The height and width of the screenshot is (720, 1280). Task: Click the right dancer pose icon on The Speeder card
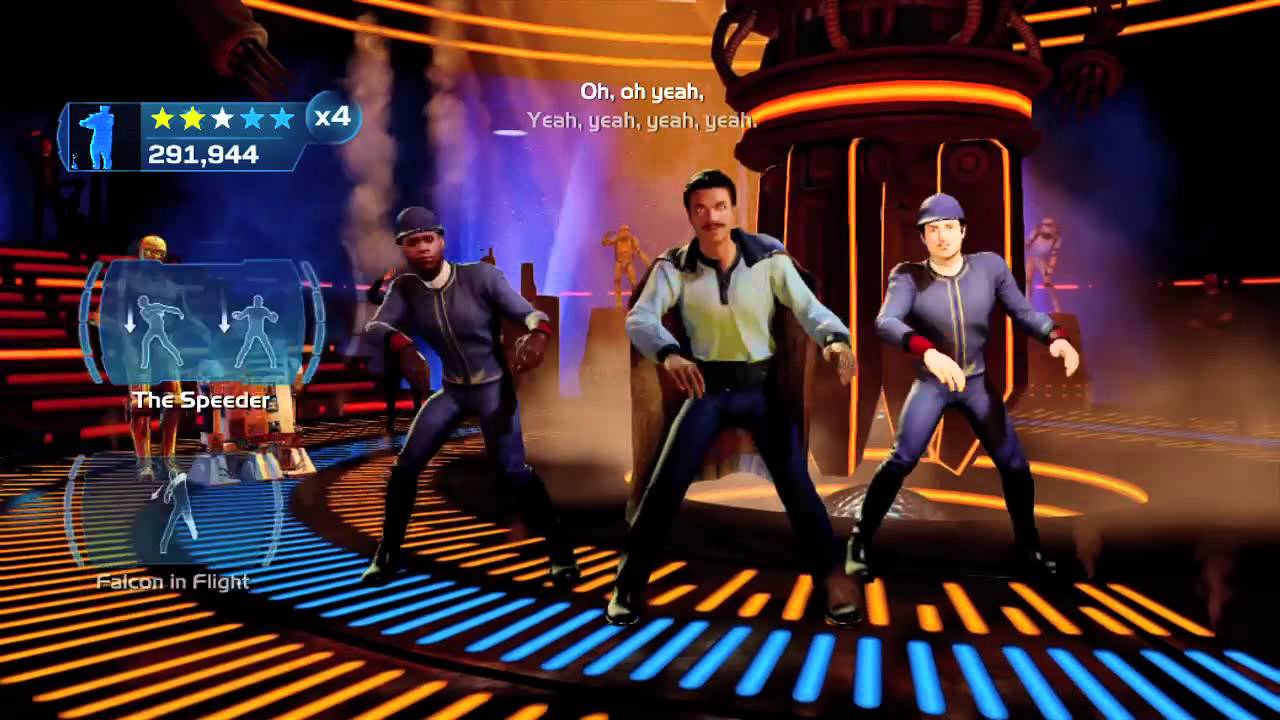257,328
